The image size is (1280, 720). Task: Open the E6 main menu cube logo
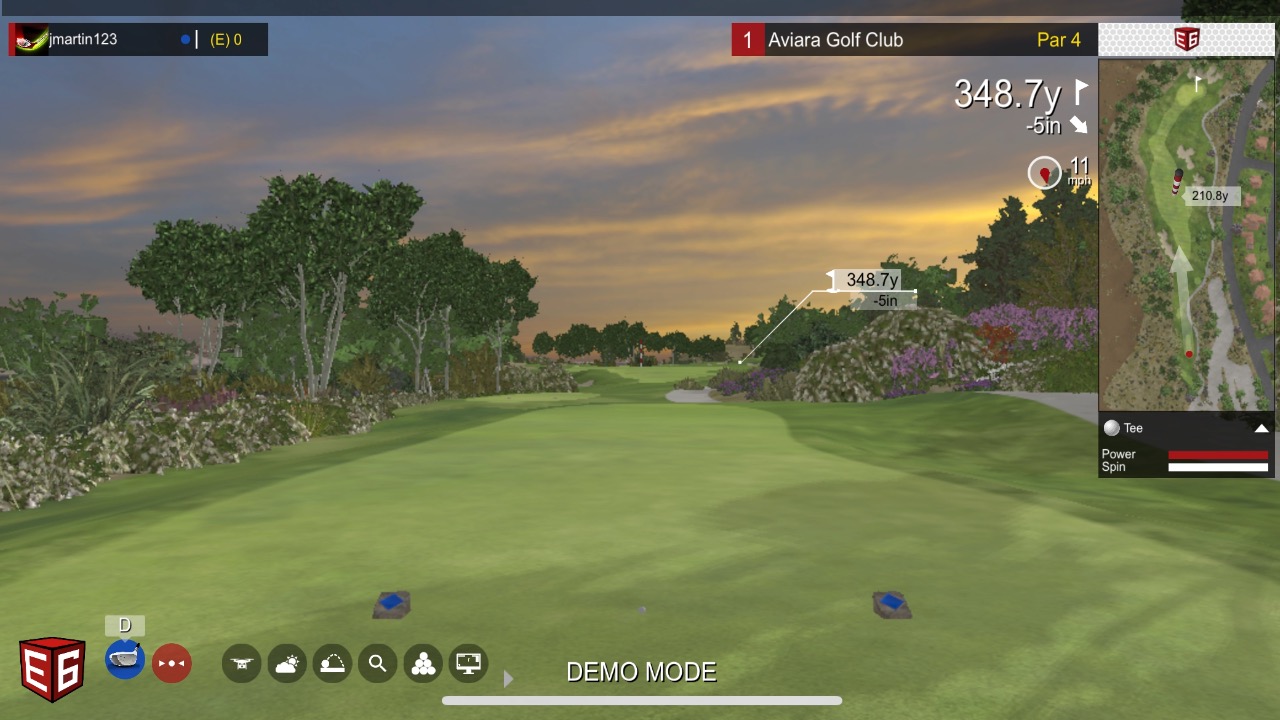52,667
